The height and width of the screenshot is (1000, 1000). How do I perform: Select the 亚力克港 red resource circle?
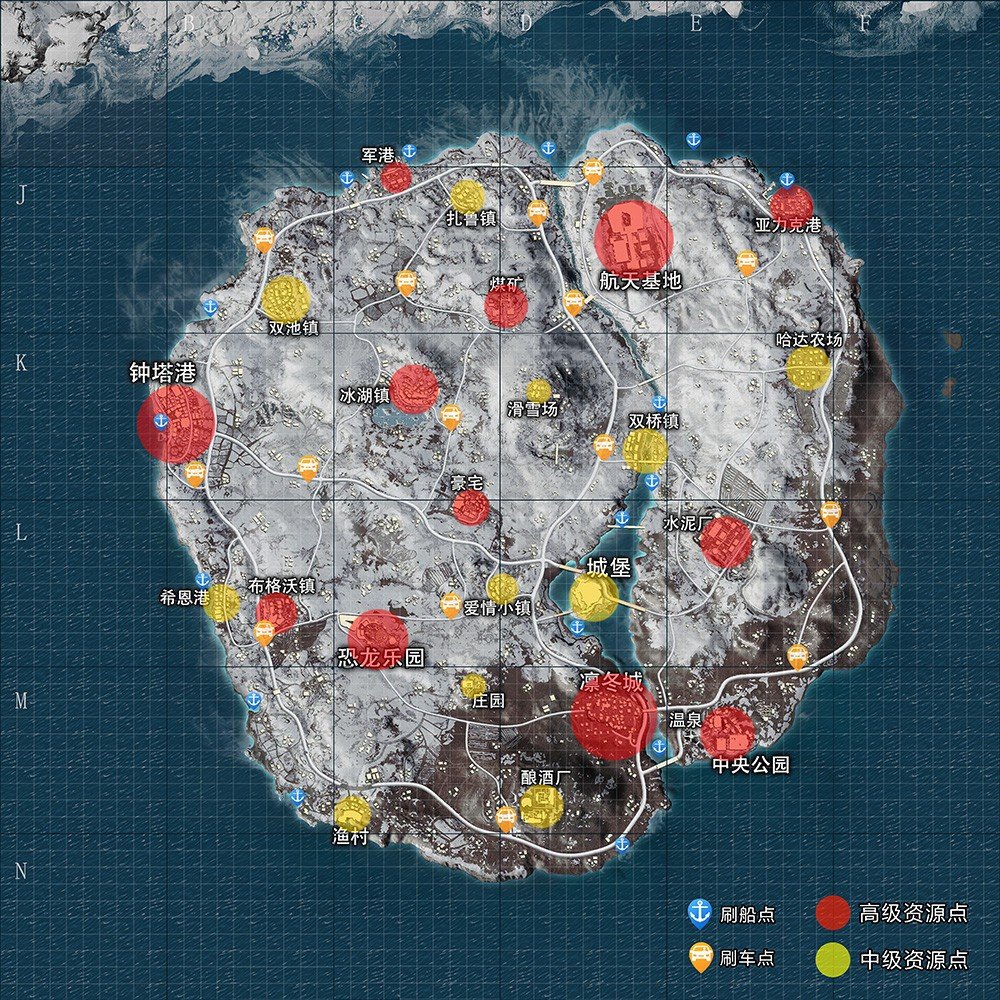click(791, 204)
